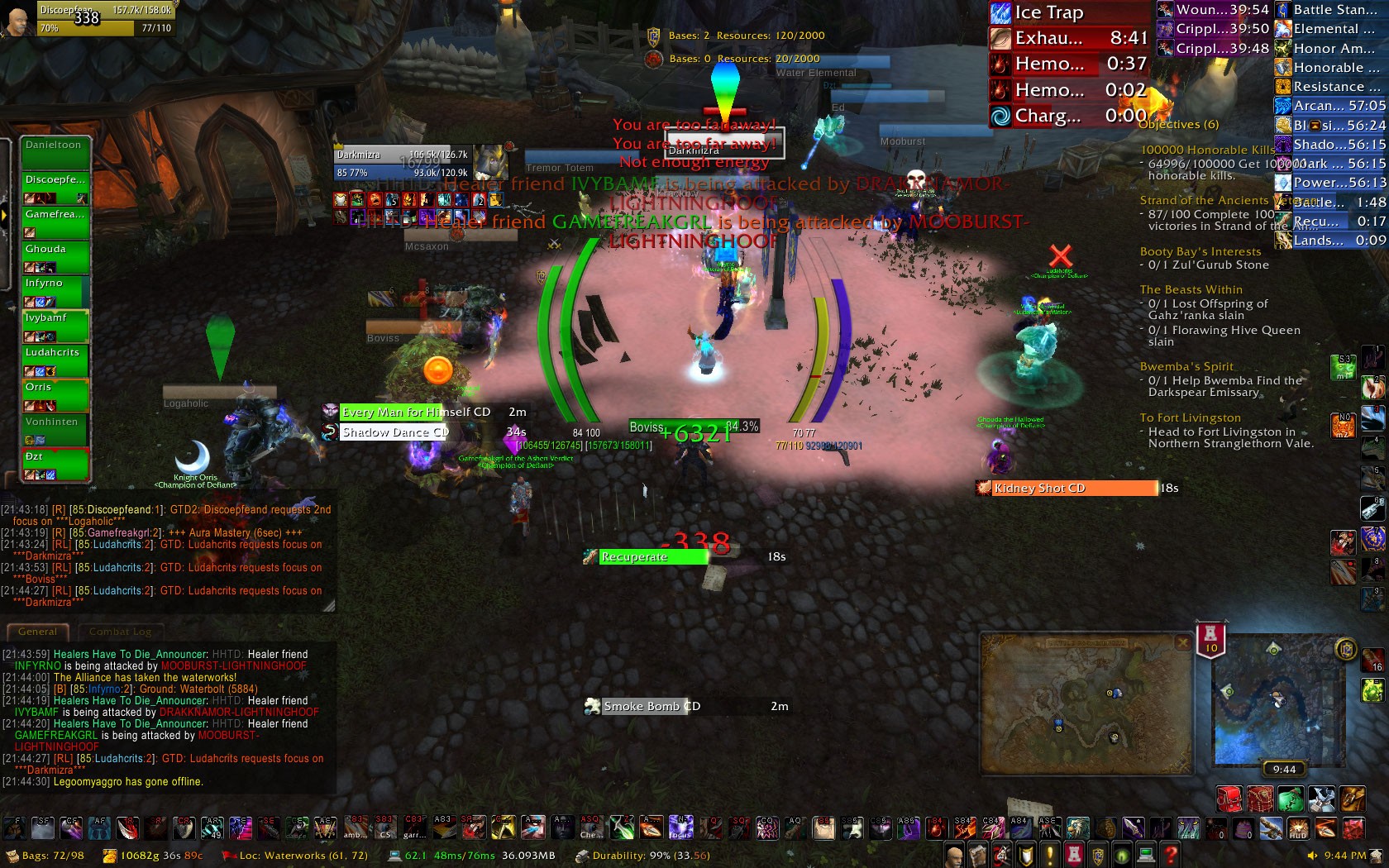Screen dimensions: 1389x868
Task: Expand the 'Bwemba's Spirit' quest entry
Action: (1186, 366)
